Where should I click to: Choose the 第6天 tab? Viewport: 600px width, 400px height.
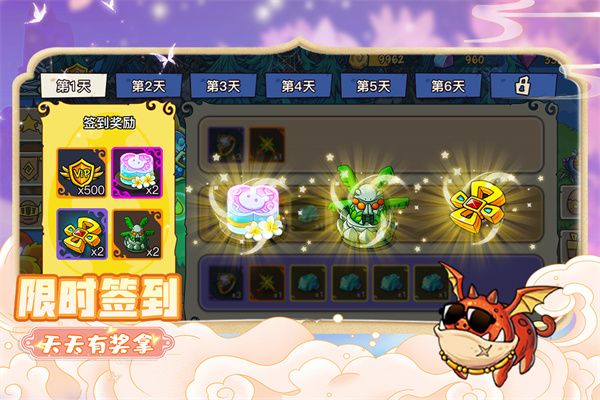[x=448, y=86]
